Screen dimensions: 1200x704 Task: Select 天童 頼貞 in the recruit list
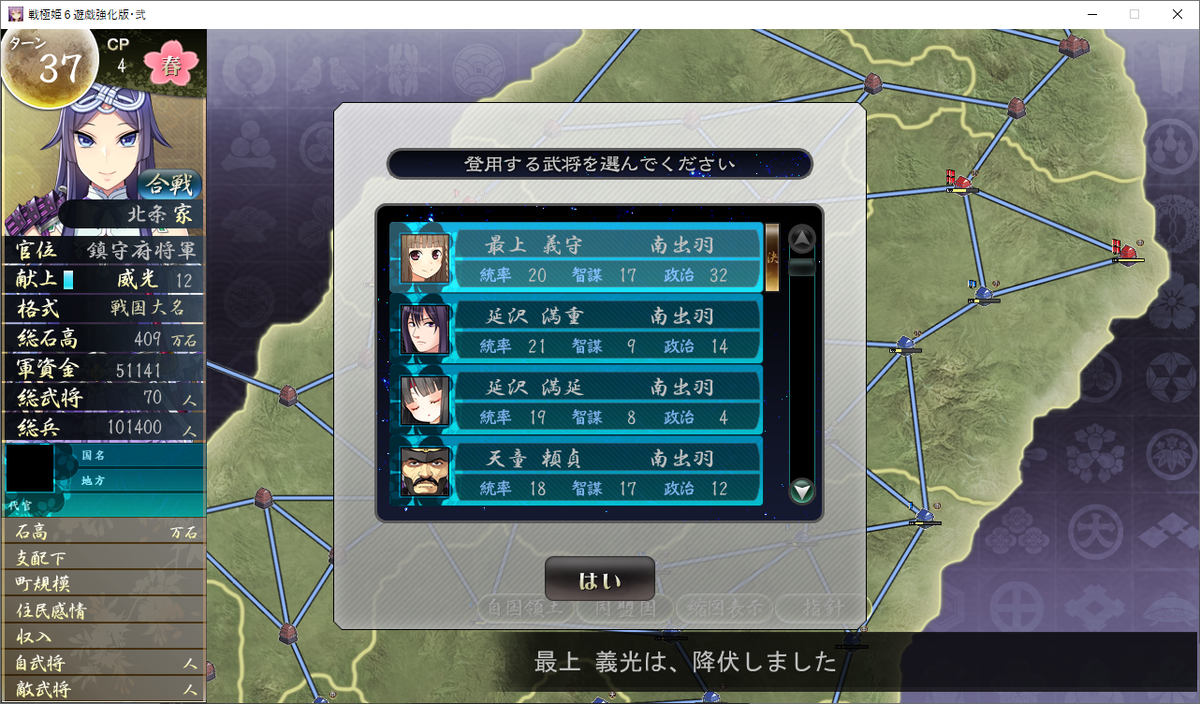pyautogui.click(x=575, y=472)
